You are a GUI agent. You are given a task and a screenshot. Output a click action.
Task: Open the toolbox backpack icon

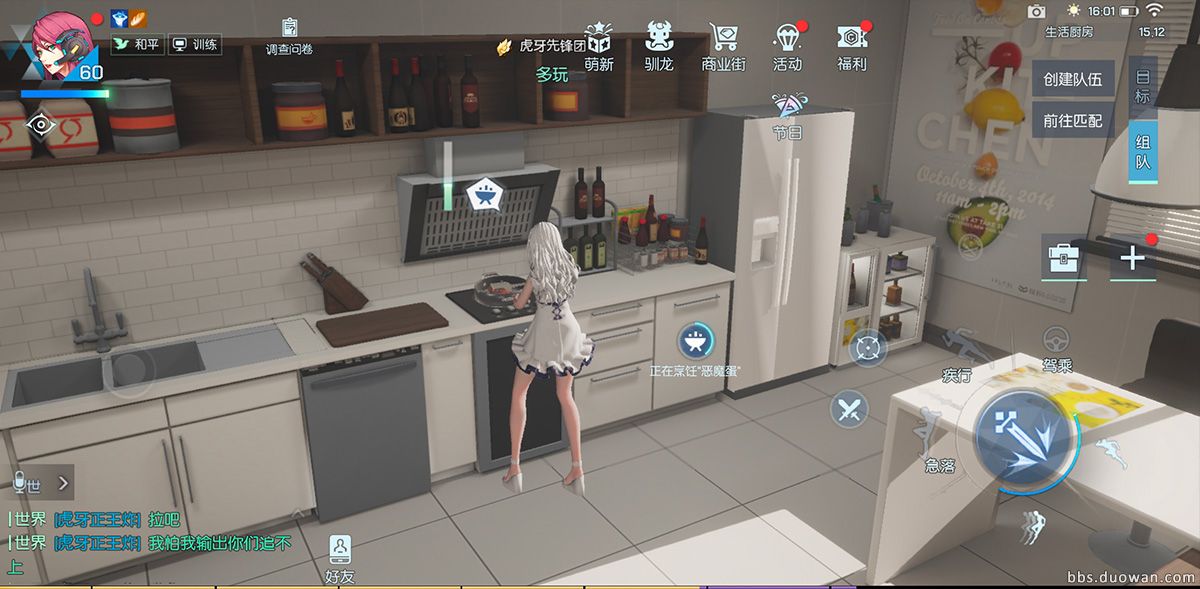point(1063,258)
